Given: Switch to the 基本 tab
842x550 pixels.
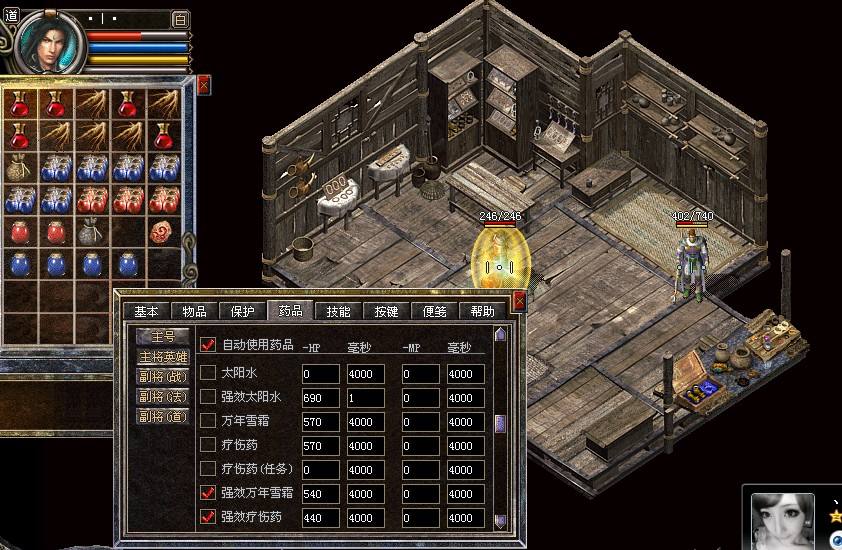Looking at the screenshot, I should point(146,312).
